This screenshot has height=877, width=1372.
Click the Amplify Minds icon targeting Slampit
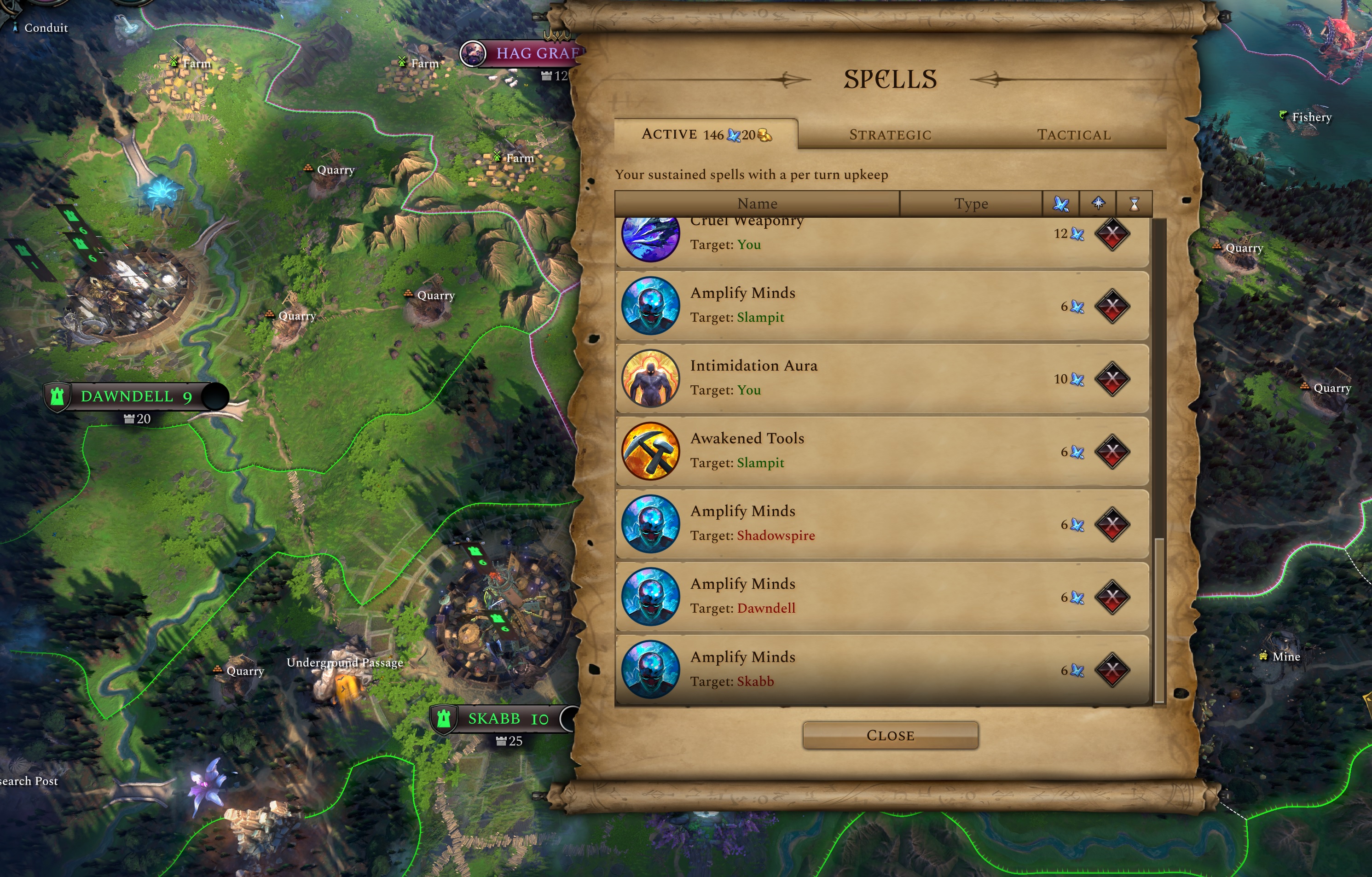coord(651,305)
